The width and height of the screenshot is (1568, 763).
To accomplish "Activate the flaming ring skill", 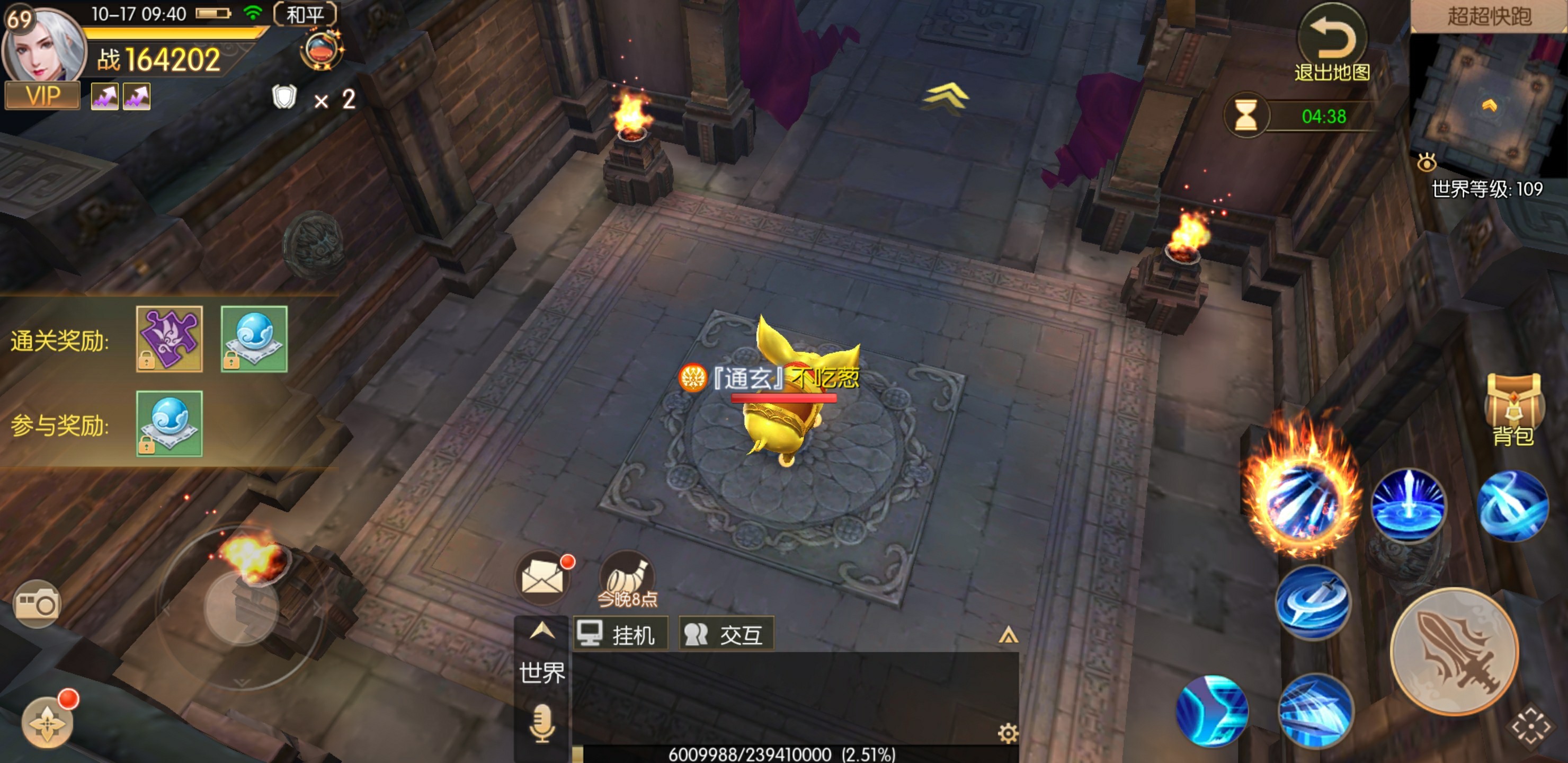I will [x=1302, y=501].
